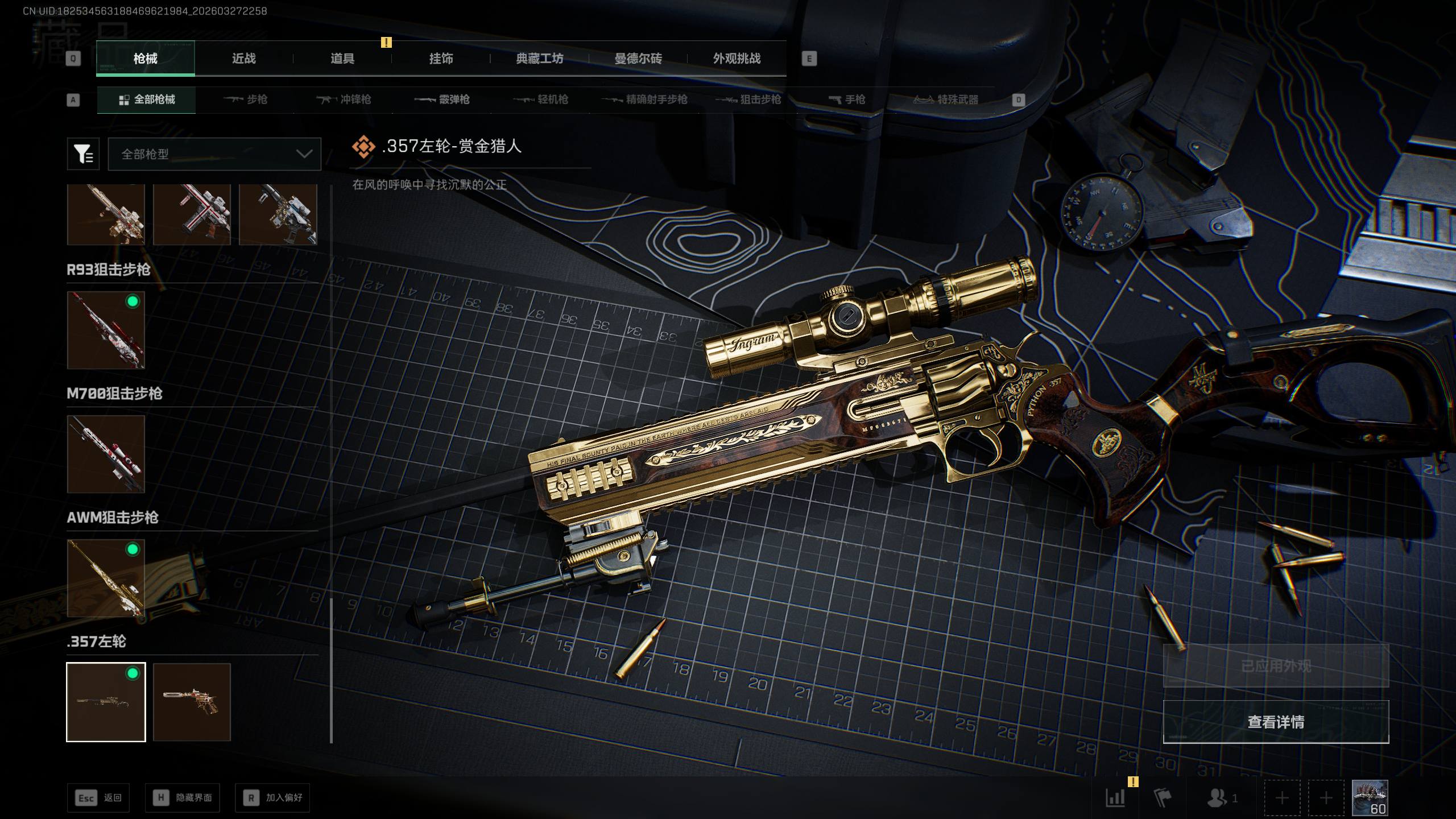The width and height of the screenshot is (1456, 819).
Task: Open the 曼德尔砖 tab
Action: coord(638,59)
